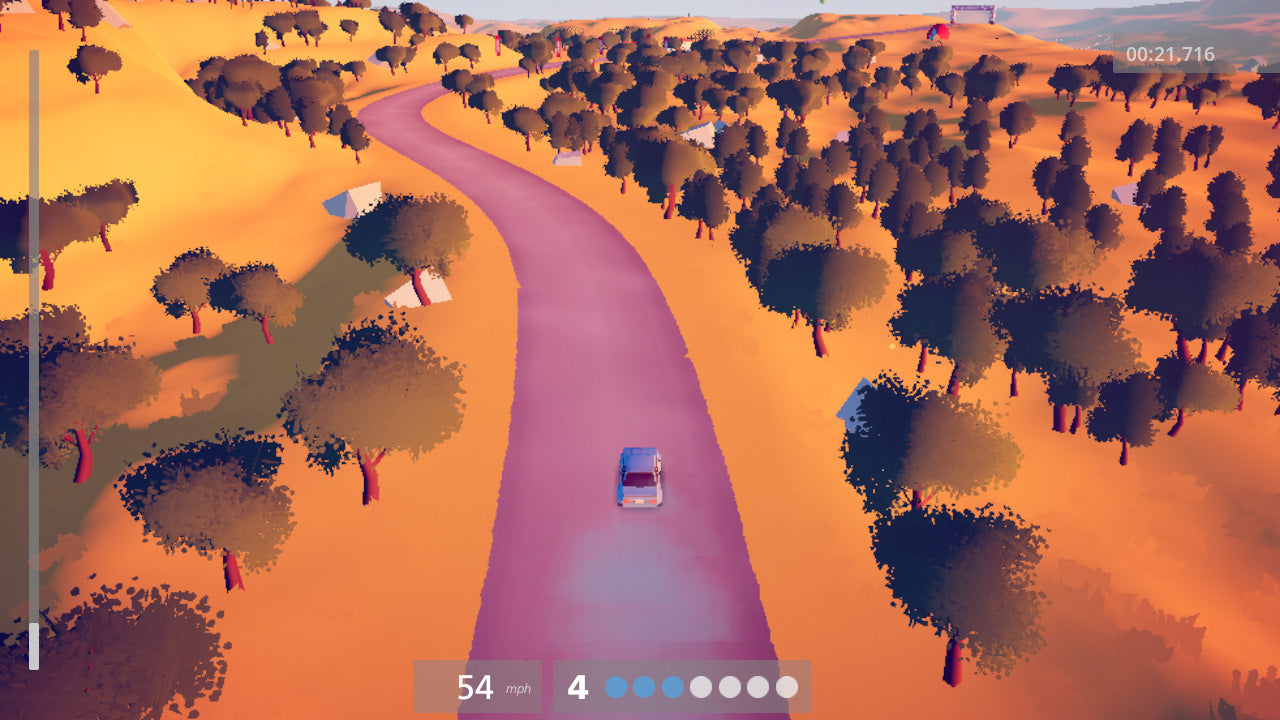This screenshot has width=1280, height=720.
Task: Toggle the fifth RPM indicator dot
Action: coord(728,687)
